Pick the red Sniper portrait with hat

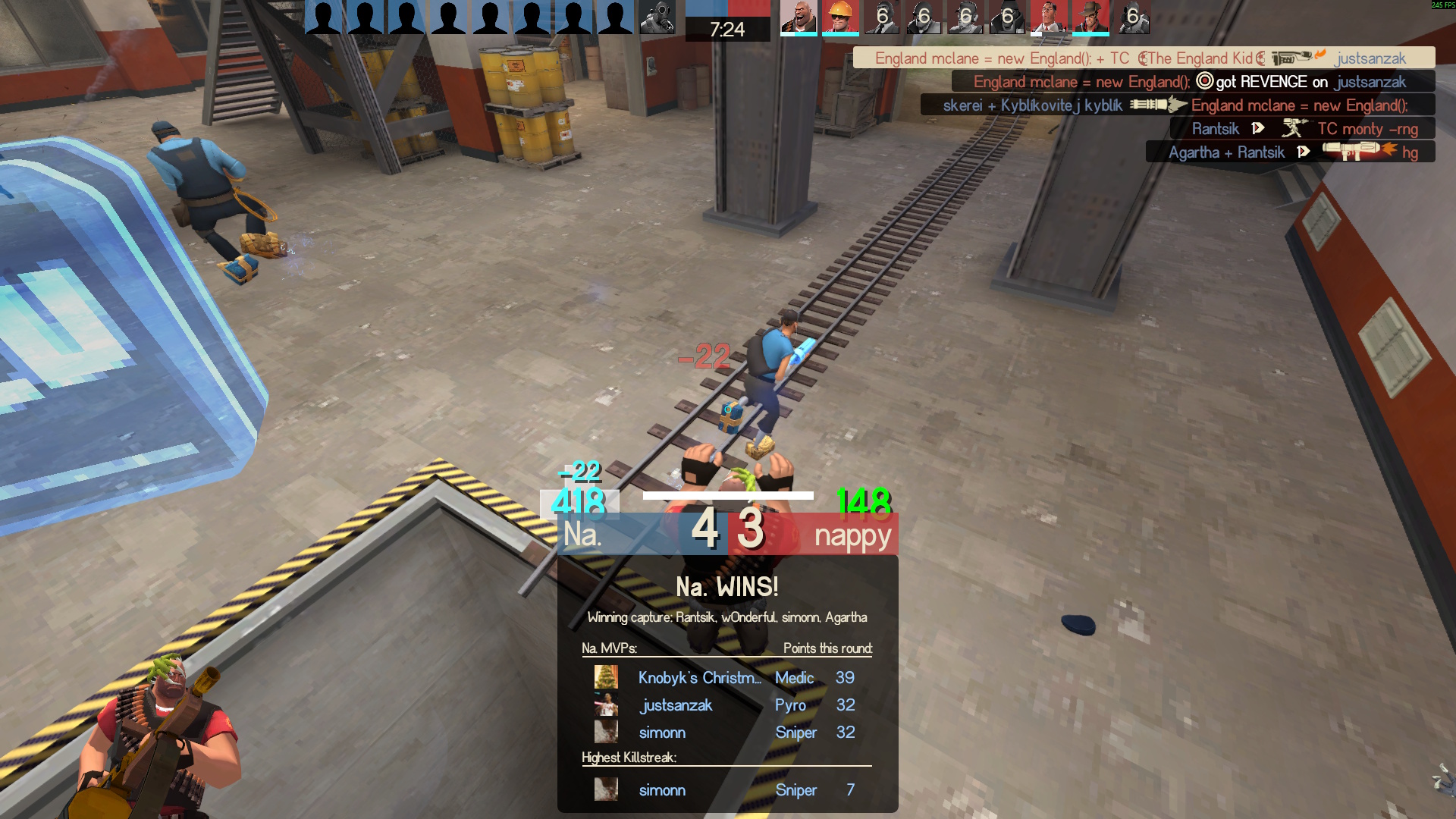1090,17
